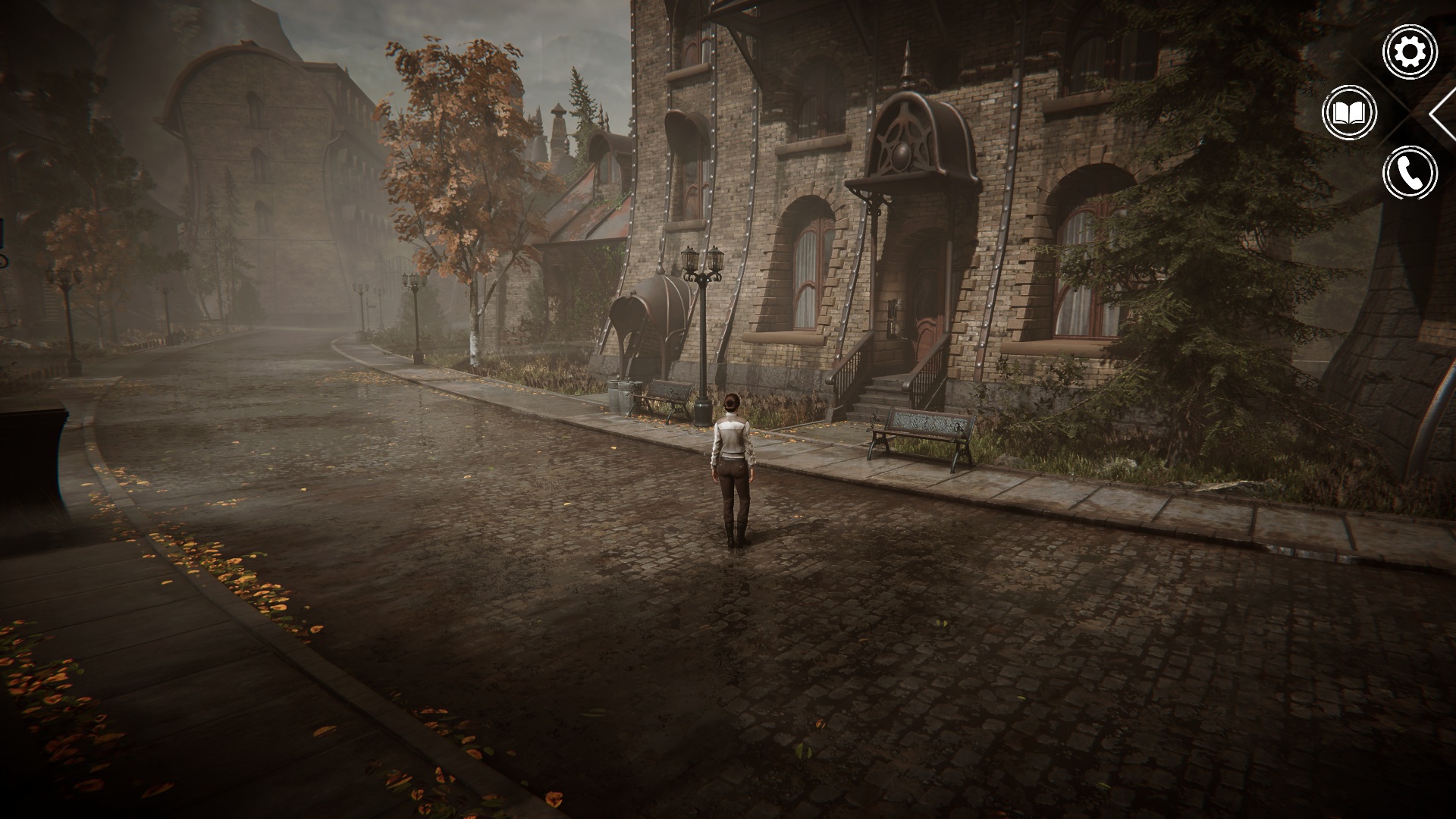Collapse the side menu with the arrow
This screenshot has height=819, width=1456.
pos(1441,114)
